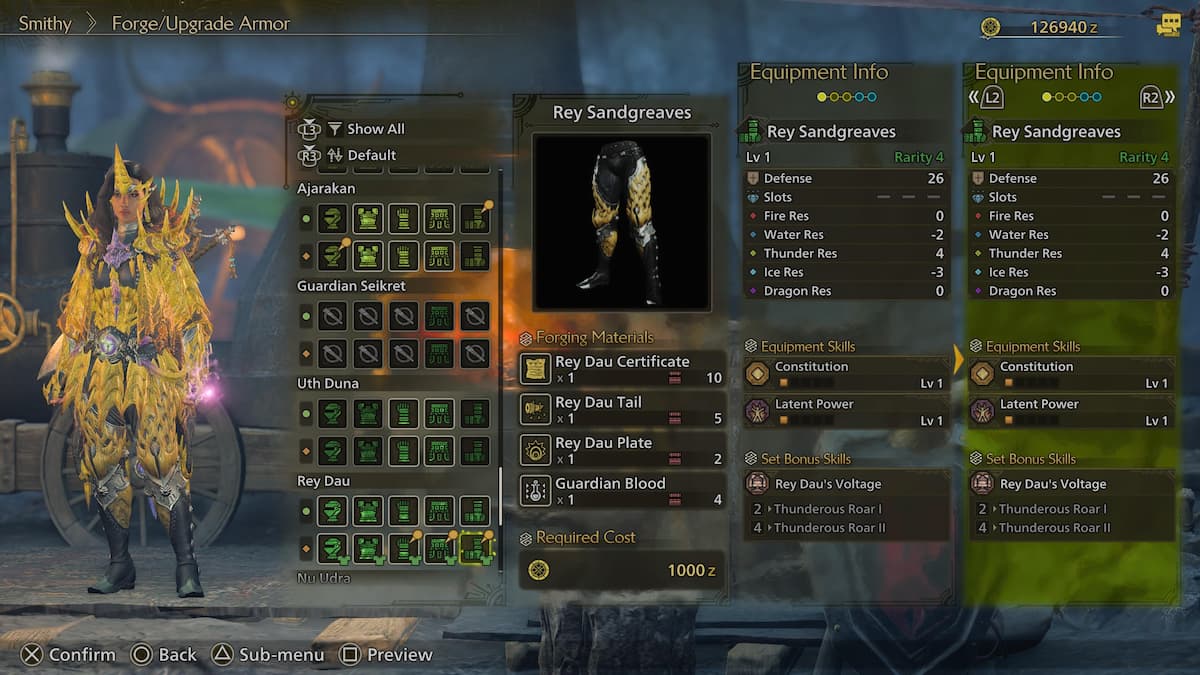Image resolution: width=1200 pixels, height=675 pixels.
Task: Change the Default sort order
Action: click(x=371, y=155)
